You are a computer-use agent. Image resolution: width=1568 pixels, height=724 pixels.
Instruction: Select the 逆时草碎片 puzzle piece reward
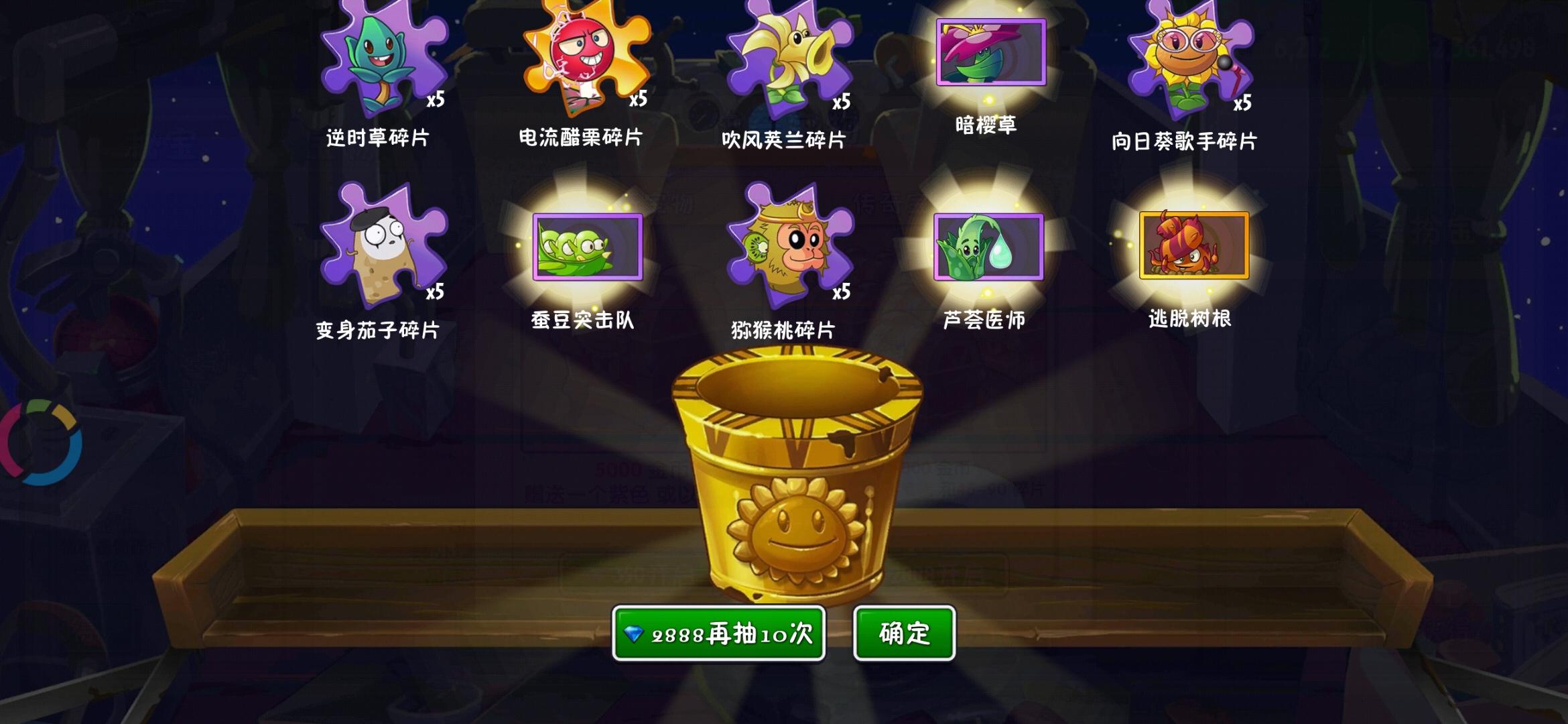[x=383, y=60]
